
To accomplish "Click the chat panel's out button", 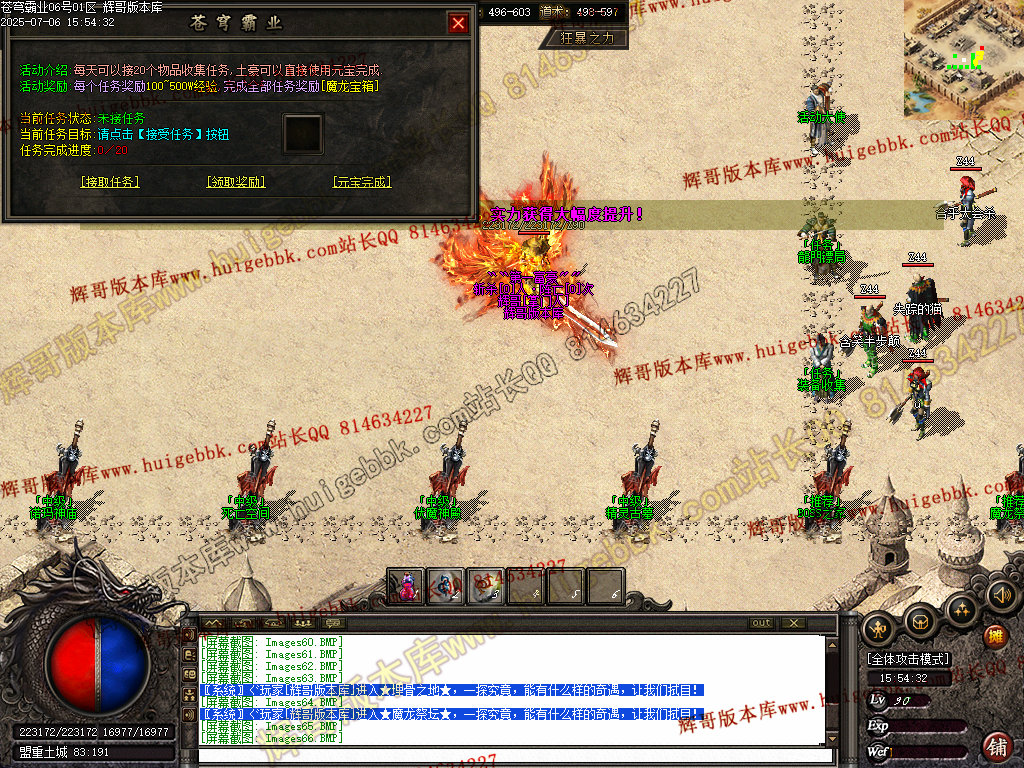I will point(762,623).
